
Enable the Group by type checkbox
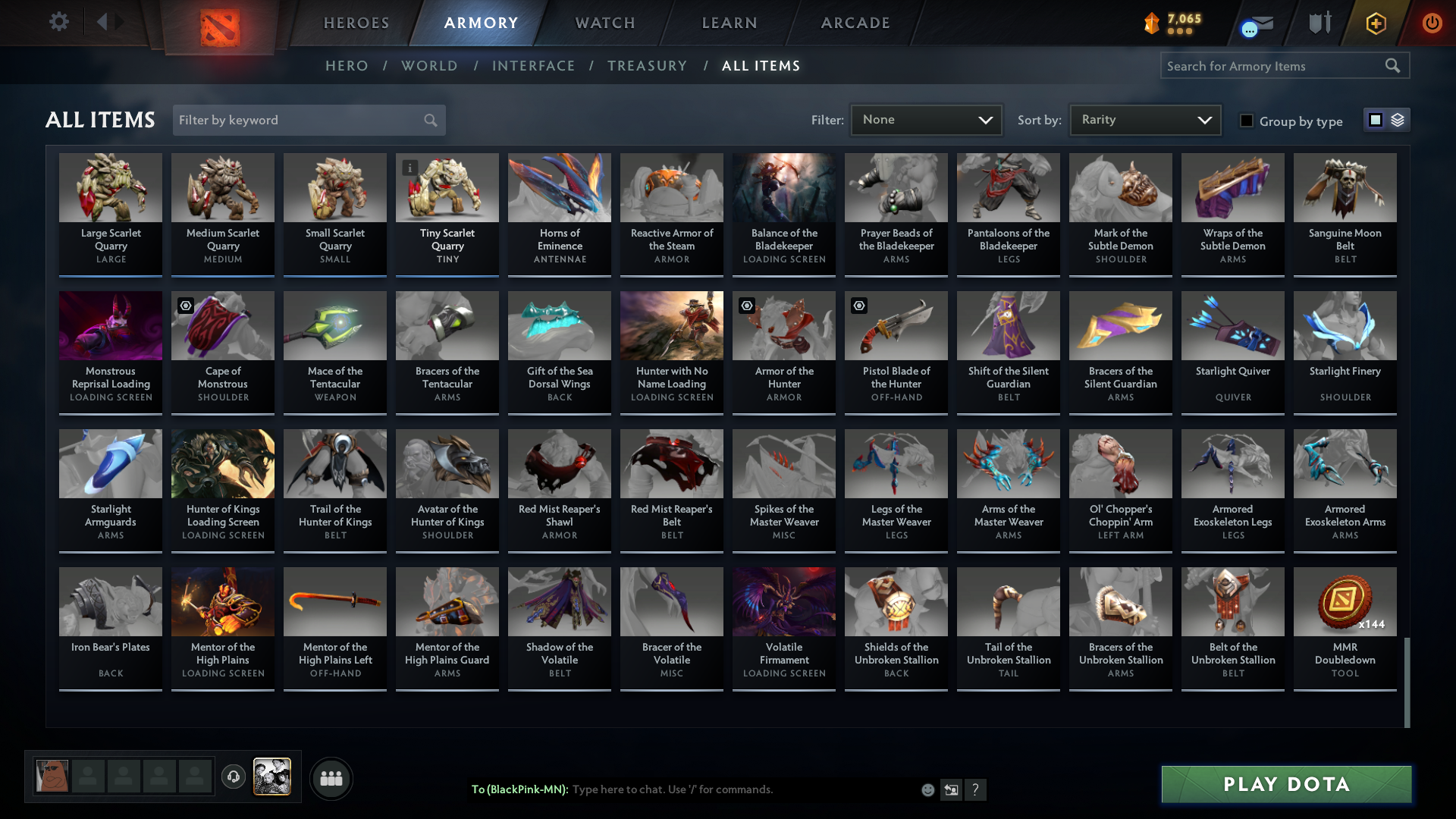[x=1247, y=121]
